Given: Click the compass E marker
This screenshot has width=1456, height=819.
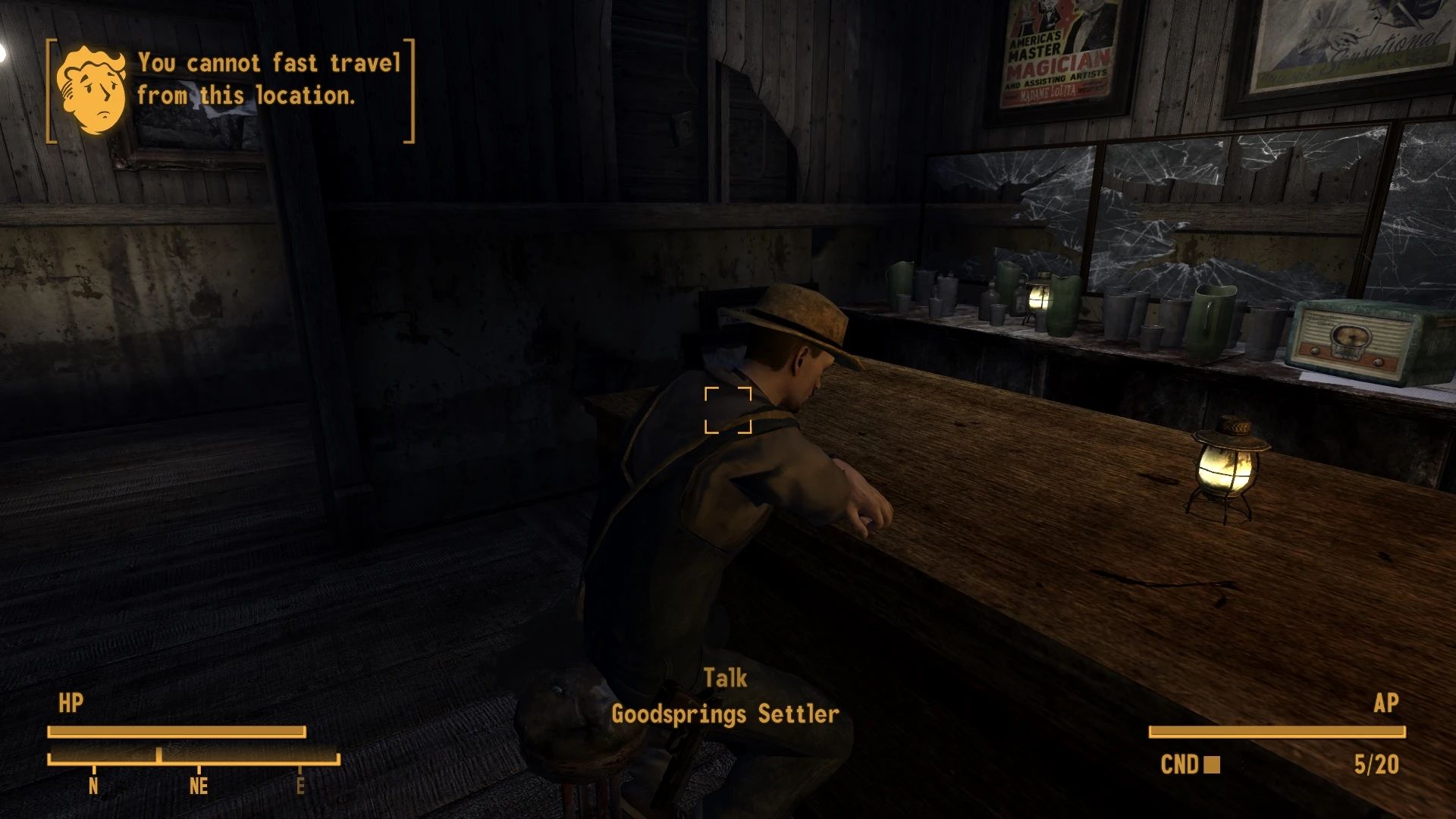Looking at the screenshot, I should [302, 787].
